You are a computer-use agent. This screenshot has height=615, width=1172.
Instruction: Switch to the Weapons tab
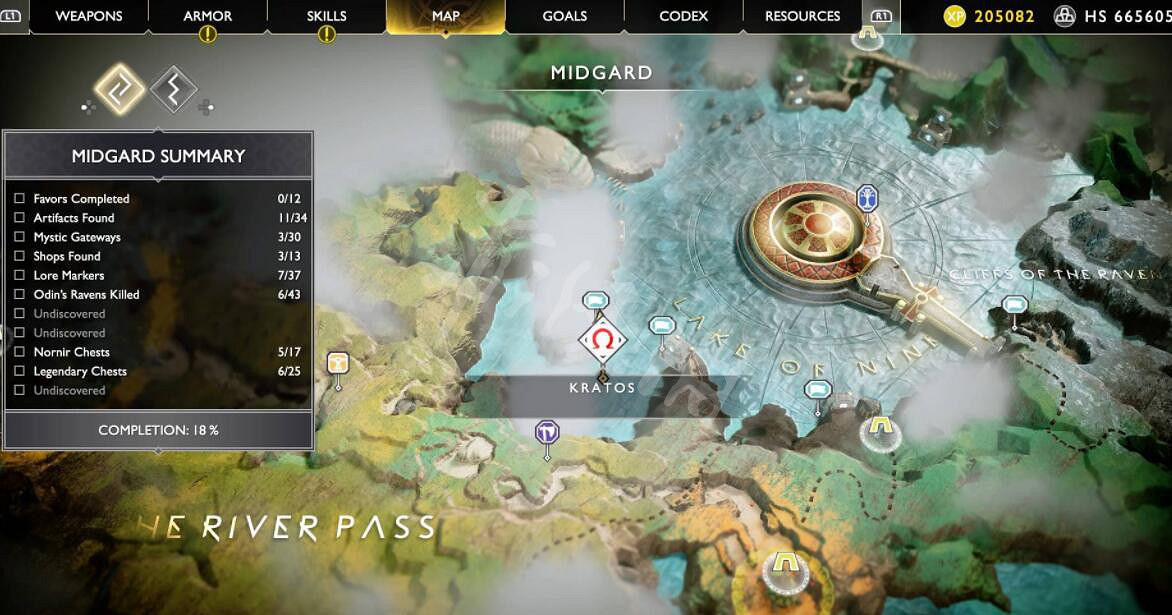88,16
